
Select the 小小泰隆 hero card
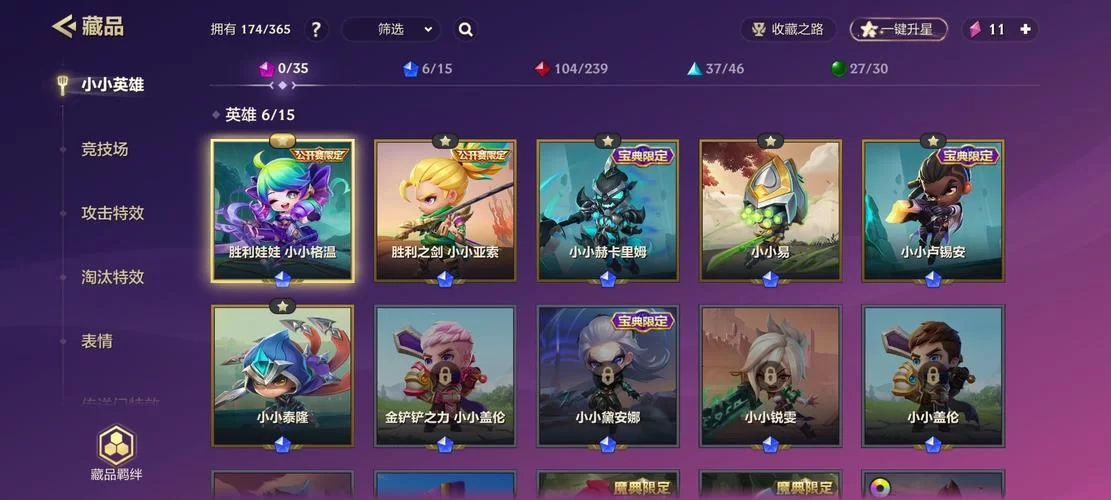(x=282, y=375)
